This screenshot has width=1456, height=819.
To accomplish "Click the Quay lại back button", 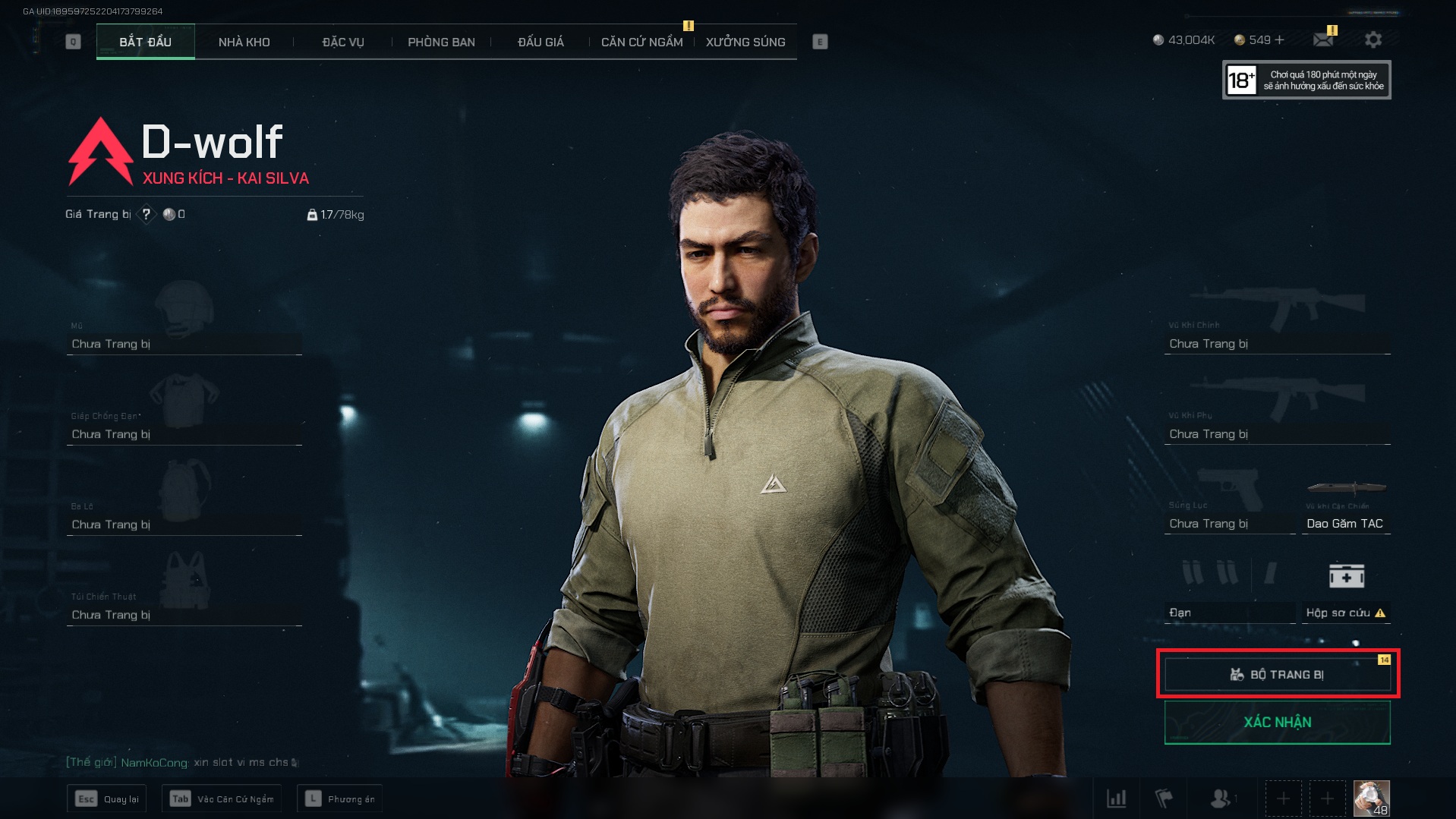I will click(x=108, y=799).
